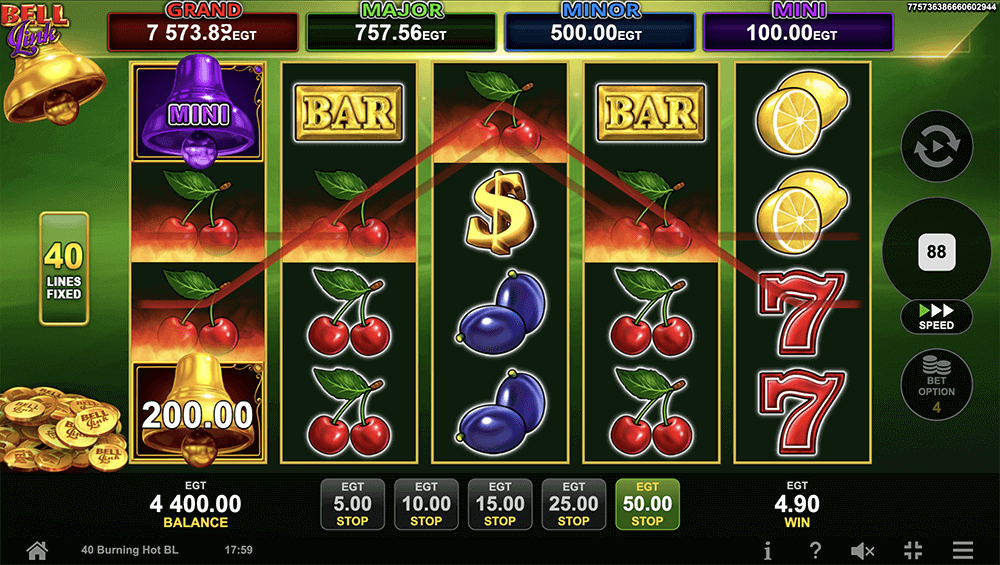Click the 25.00 EGT stop button

[x=573, y=504]
